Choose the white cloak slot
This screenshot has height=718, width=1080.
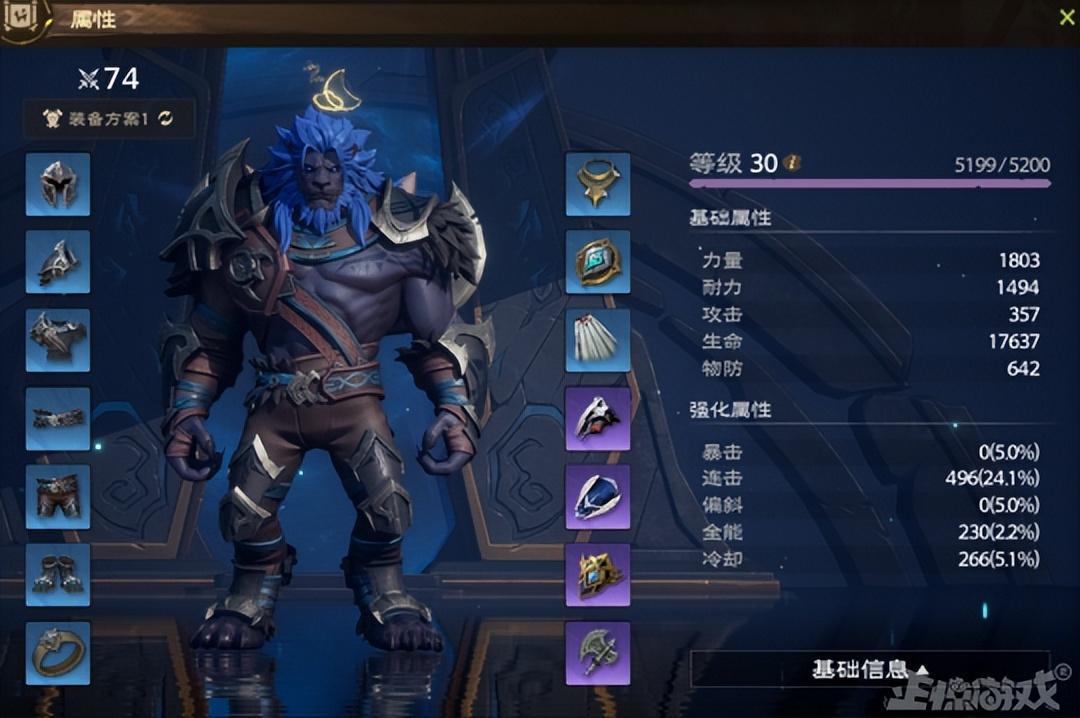[x=598, y=340]
